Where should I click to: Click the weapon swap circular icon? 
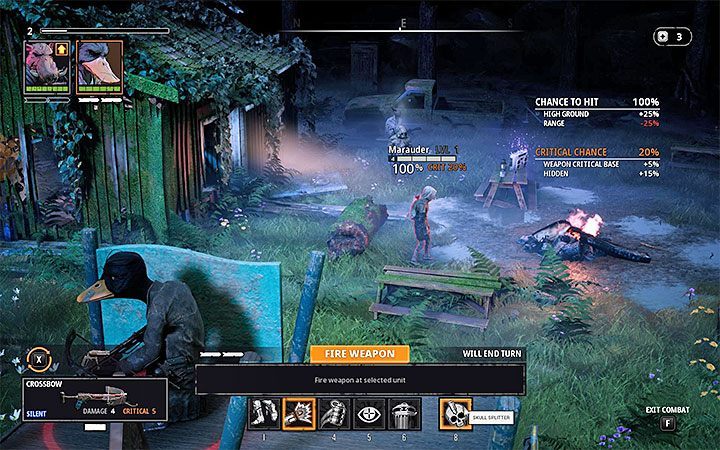coord(38,357)
